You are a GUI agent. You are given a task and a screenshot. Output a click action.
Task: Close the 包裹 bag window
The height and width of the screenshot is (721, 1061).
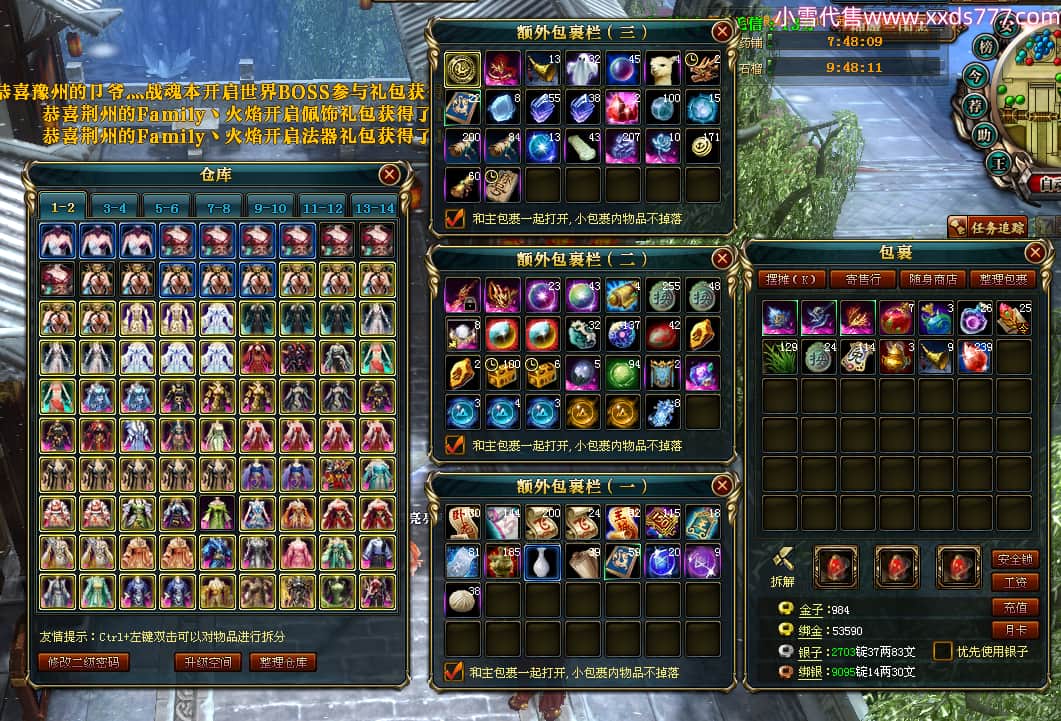tap(1036, 252)
